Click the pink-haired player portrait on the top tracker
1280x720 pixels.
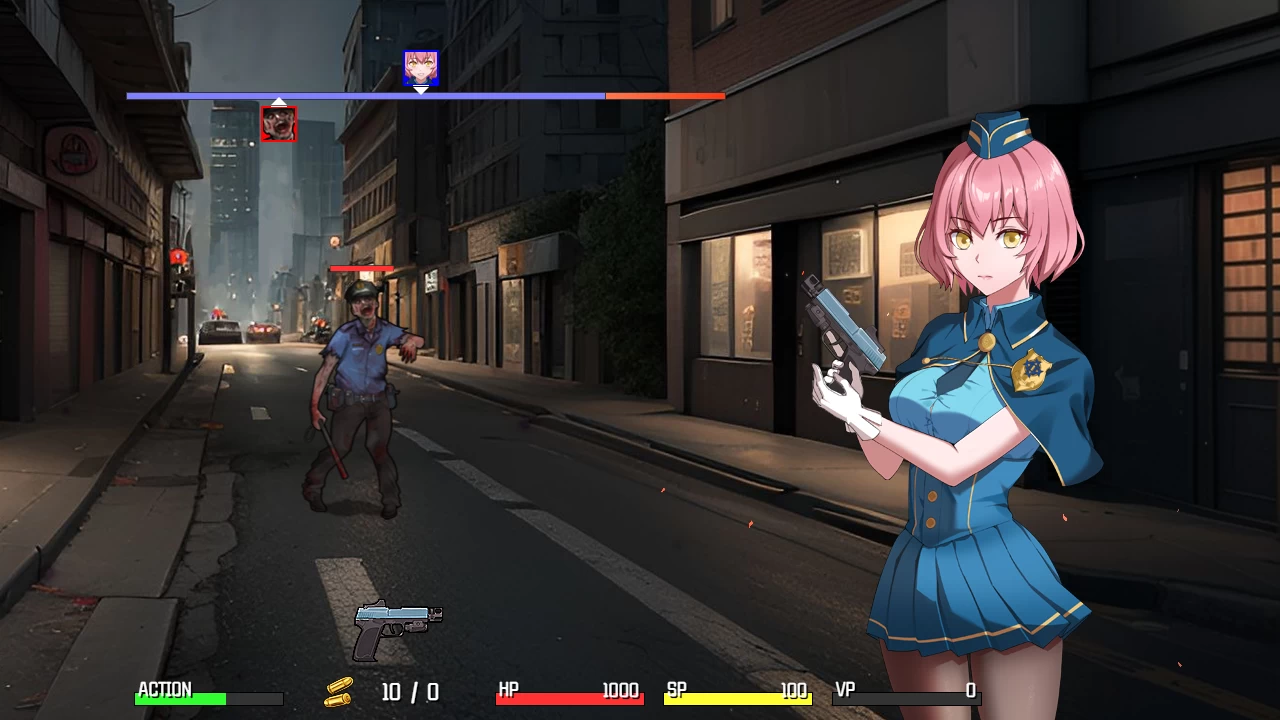[421, 68]
